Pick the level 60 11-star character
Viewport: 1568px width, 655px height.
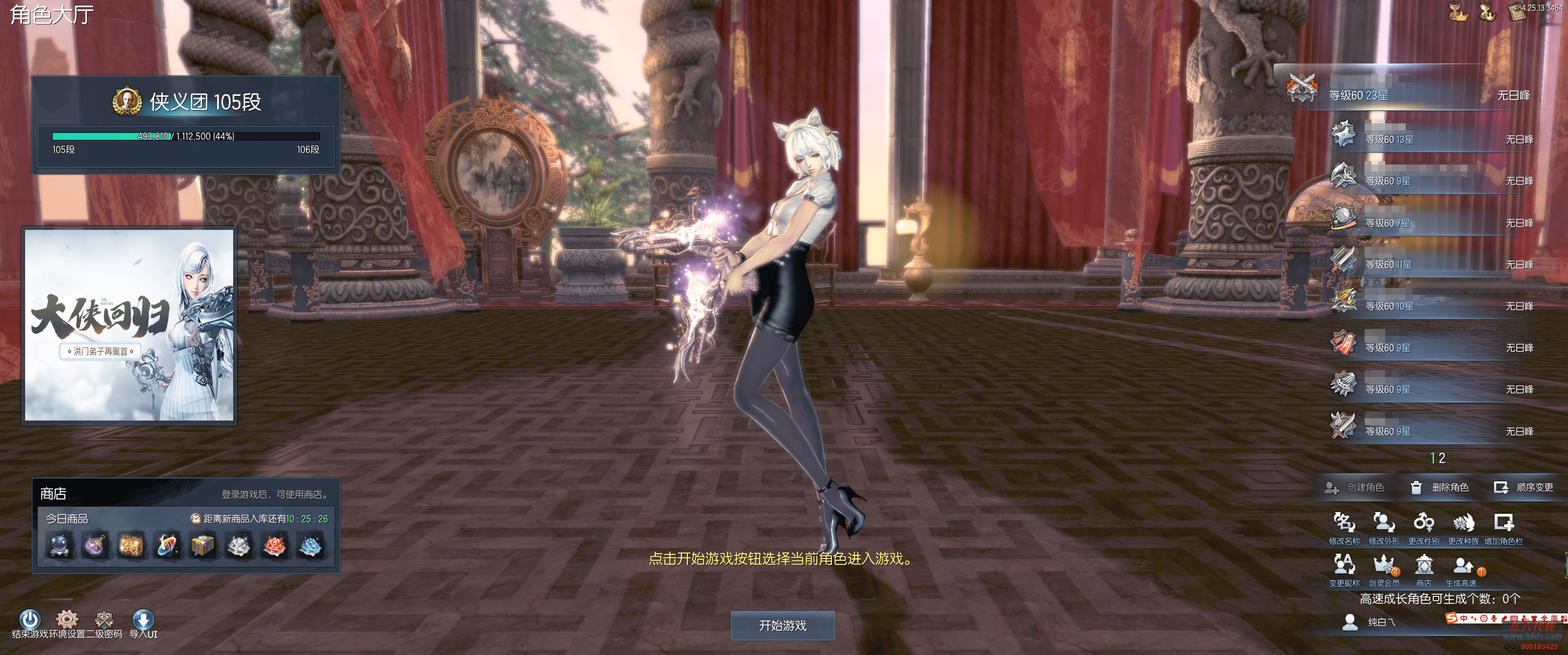[x=1430, y=264]
